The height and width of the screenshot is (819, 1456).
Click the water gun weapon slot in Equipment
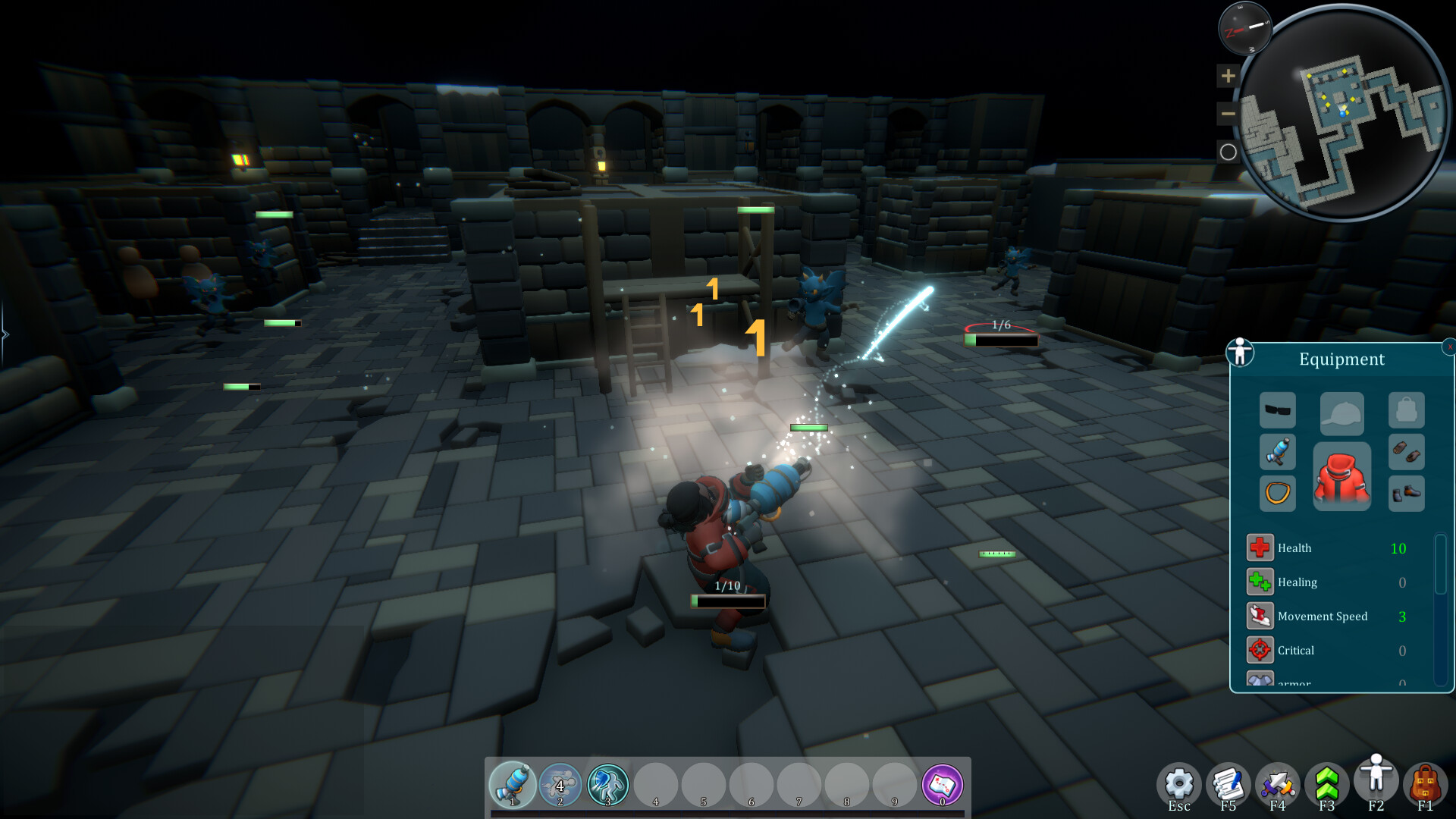click(x=1278, y=452)
